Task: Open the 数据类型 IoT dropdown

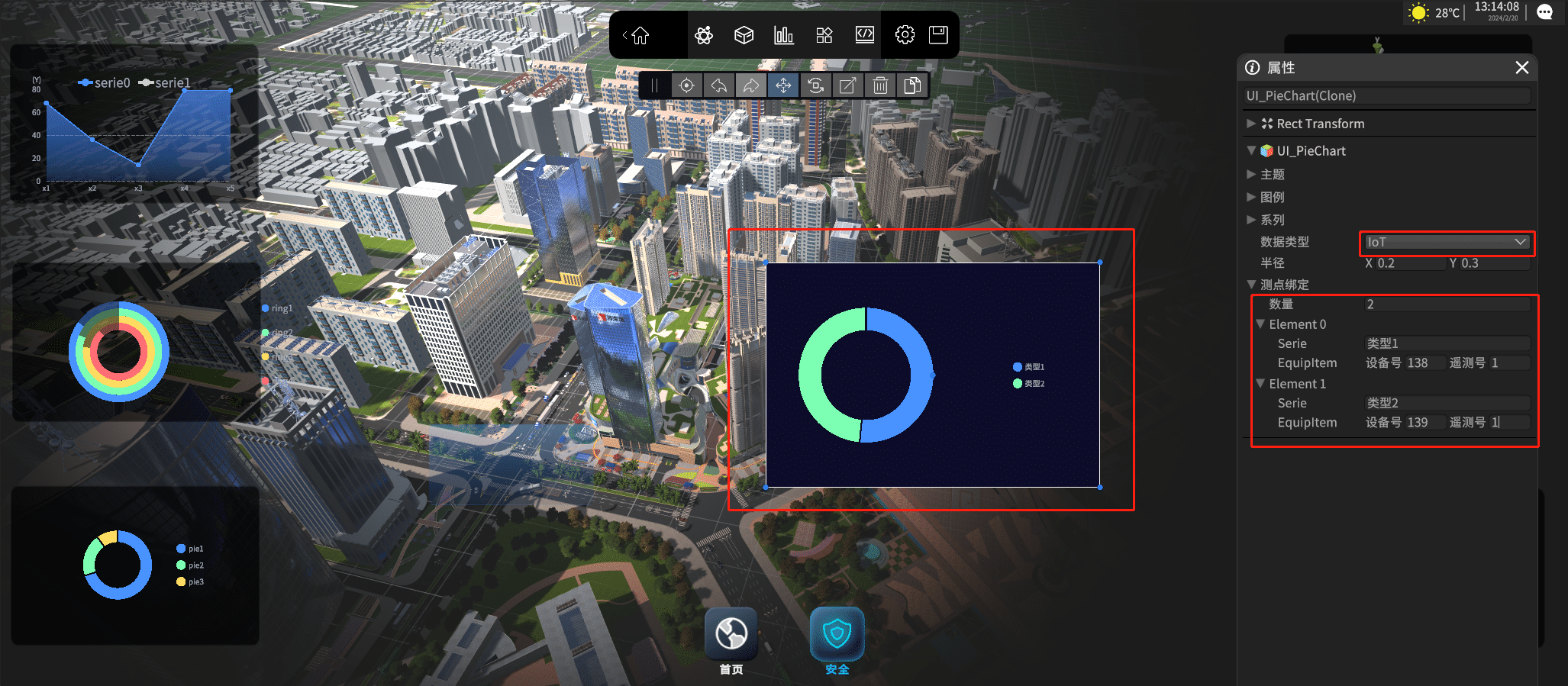Action: 1447,243
